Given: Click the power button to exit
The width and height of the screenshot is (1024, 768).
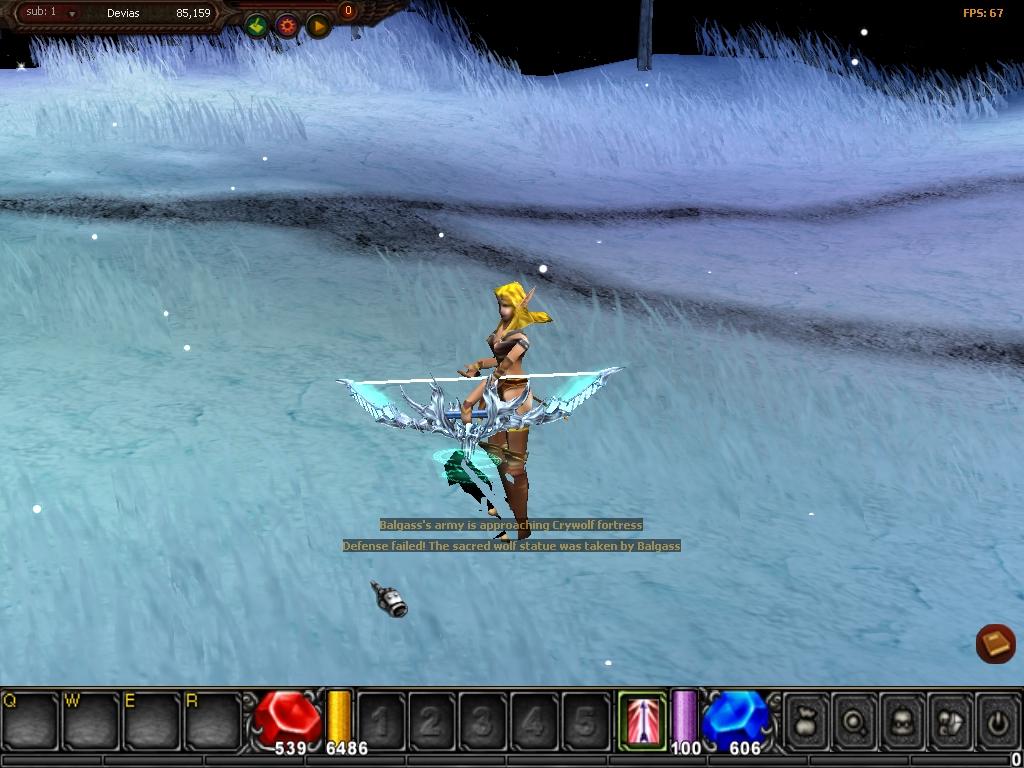Looking at the screenshot, I should click(x=997, y=719).
